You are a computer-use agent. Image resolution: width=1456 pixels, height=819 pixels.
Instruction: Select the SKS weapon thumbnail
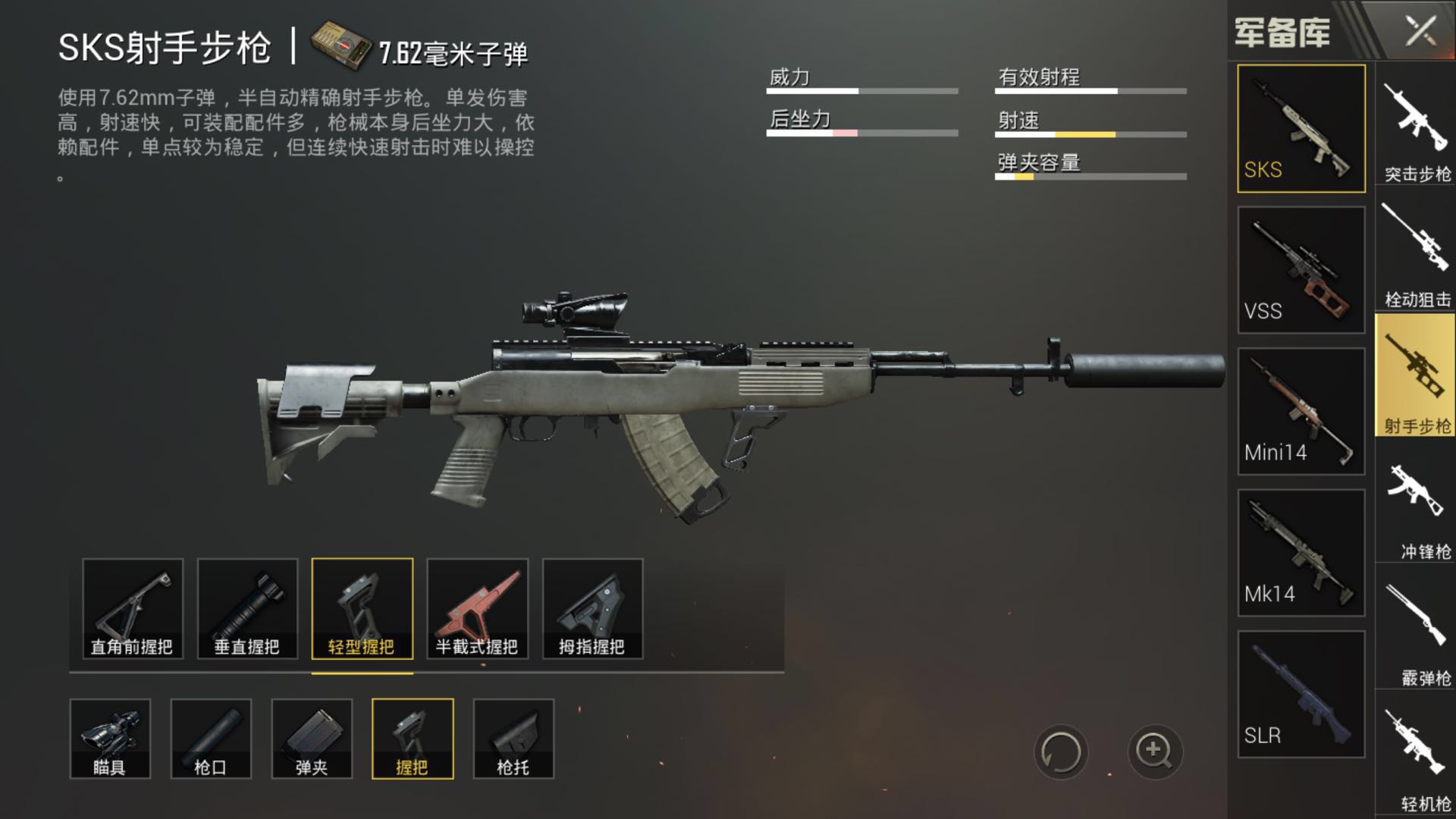coord(1301,128)
